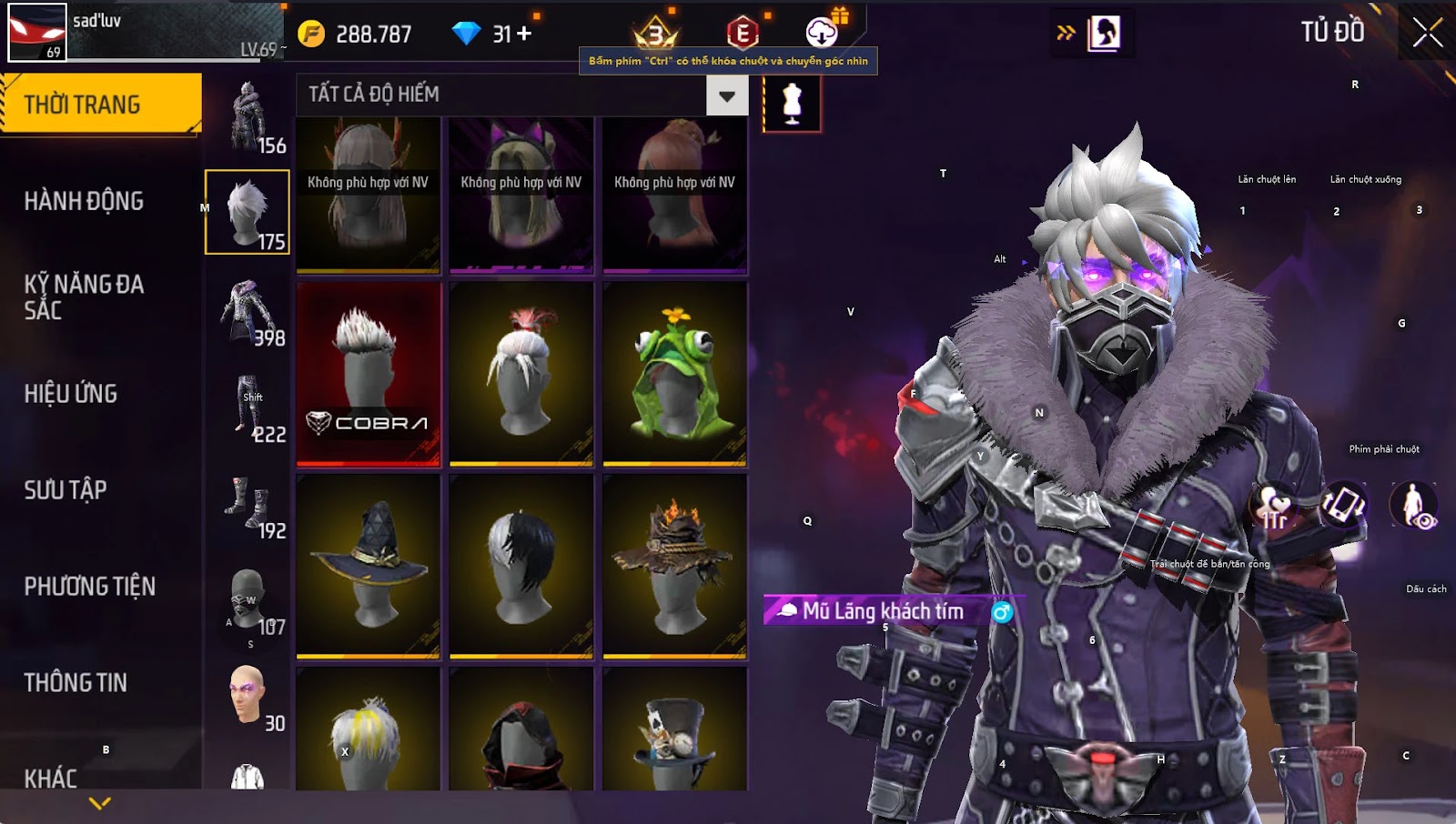Open the KỸ NĂNG ĐA SẮC tab
Viewport: 1456px width, 824px height.
click(x=84, y=297)
